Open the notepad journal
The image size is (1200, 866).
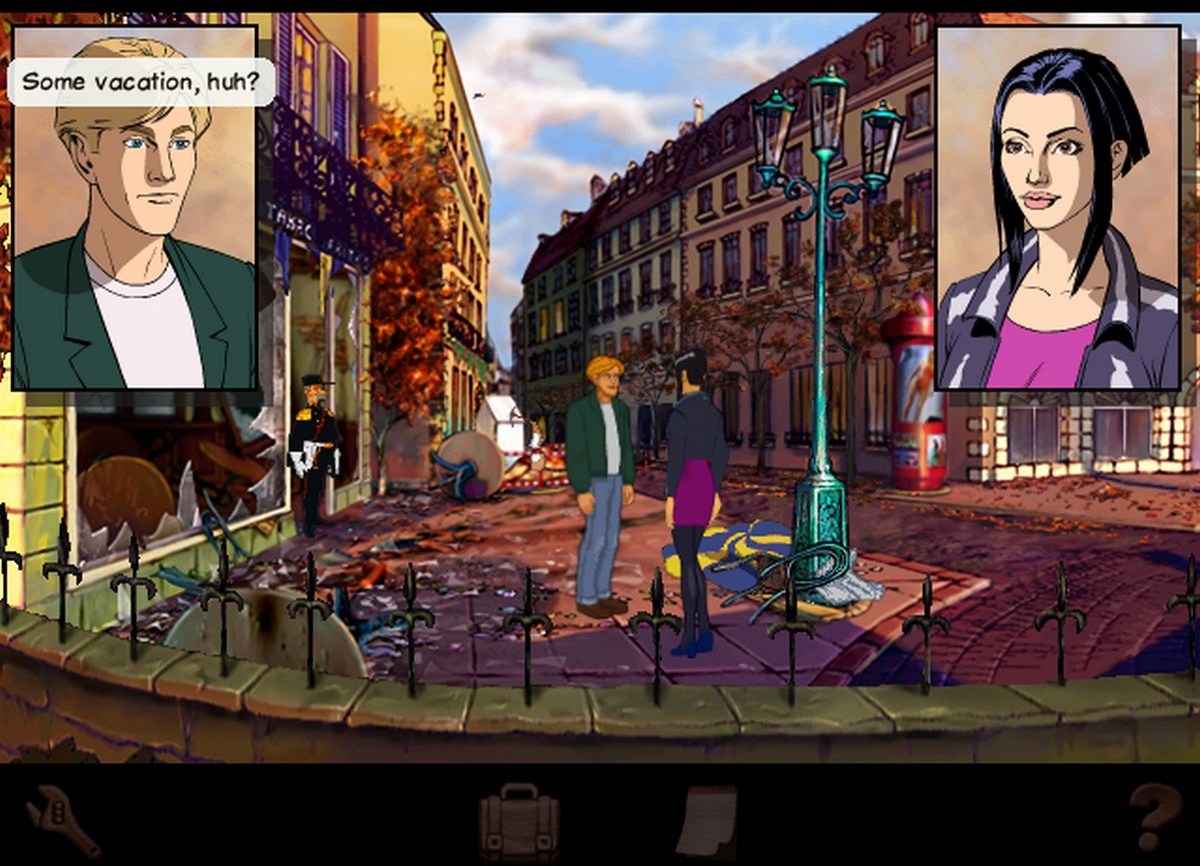[x=706, y=821]
